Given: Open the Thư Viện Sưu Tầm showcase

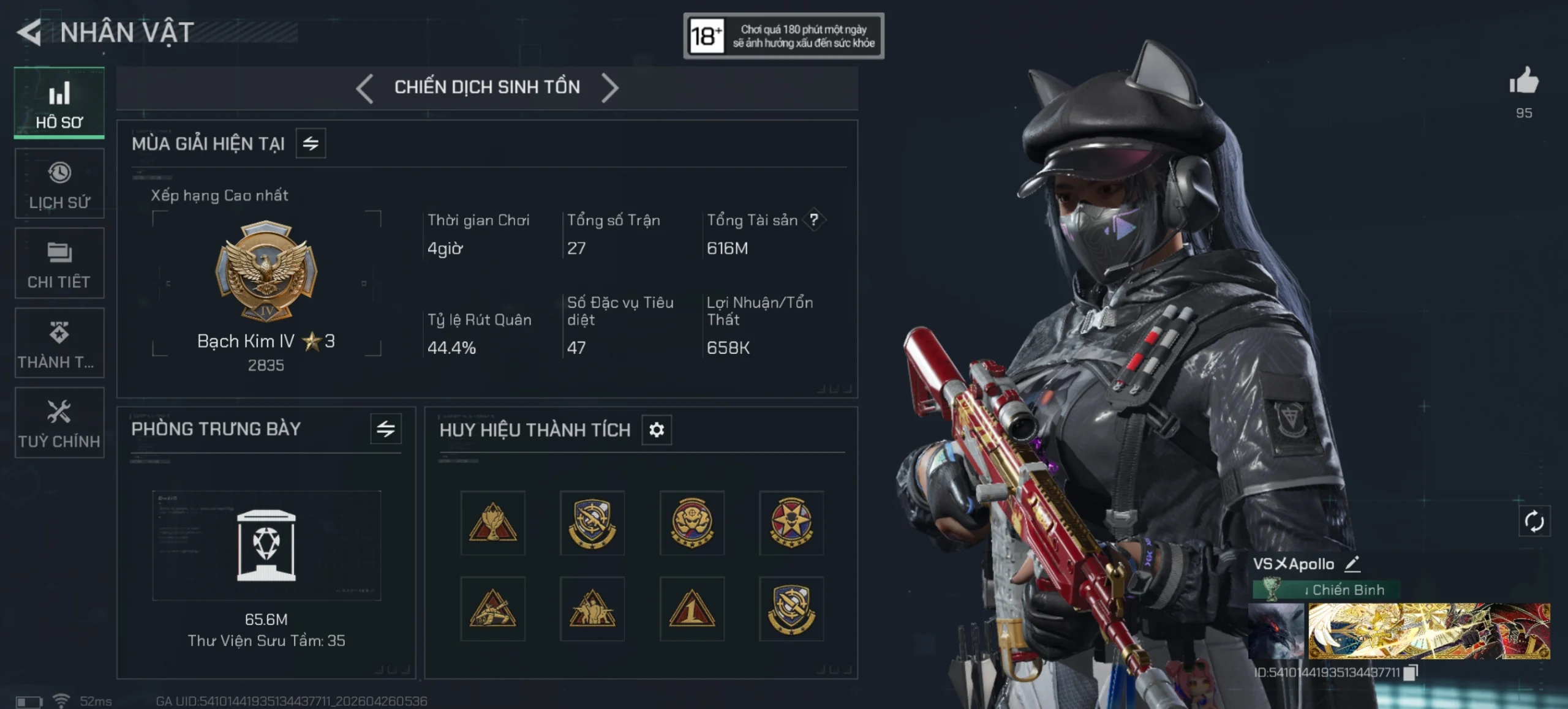Looking at the screenshot, I should (266, 545).
